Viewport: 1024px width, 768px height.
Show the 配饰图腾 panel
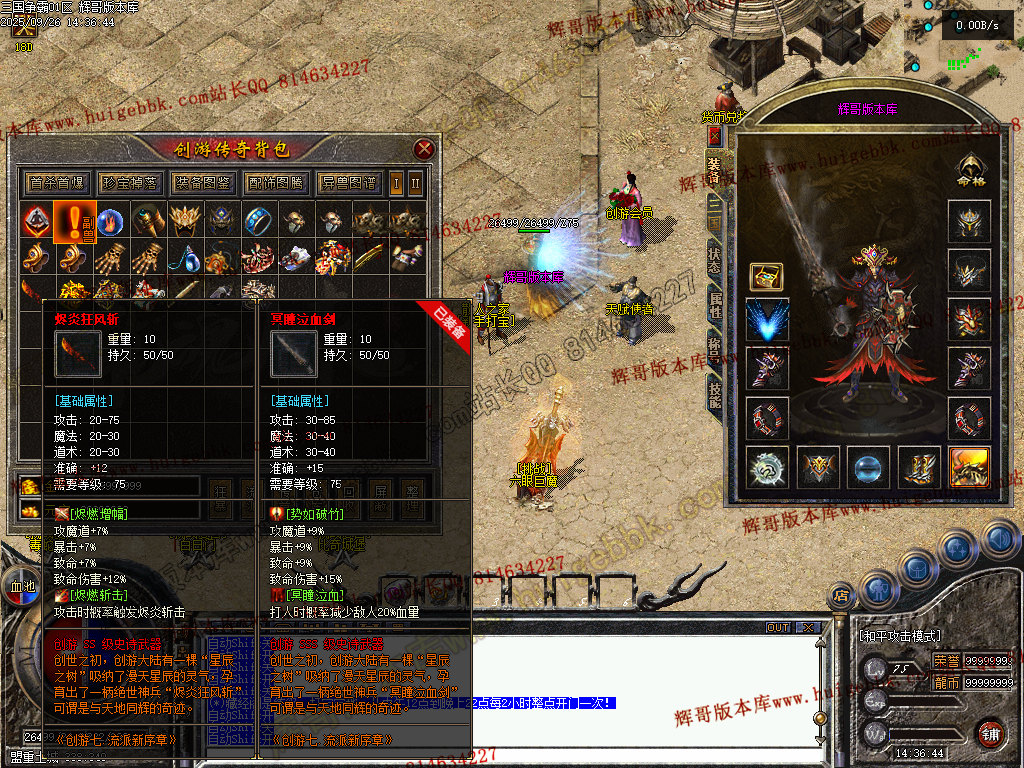(275, 183)
